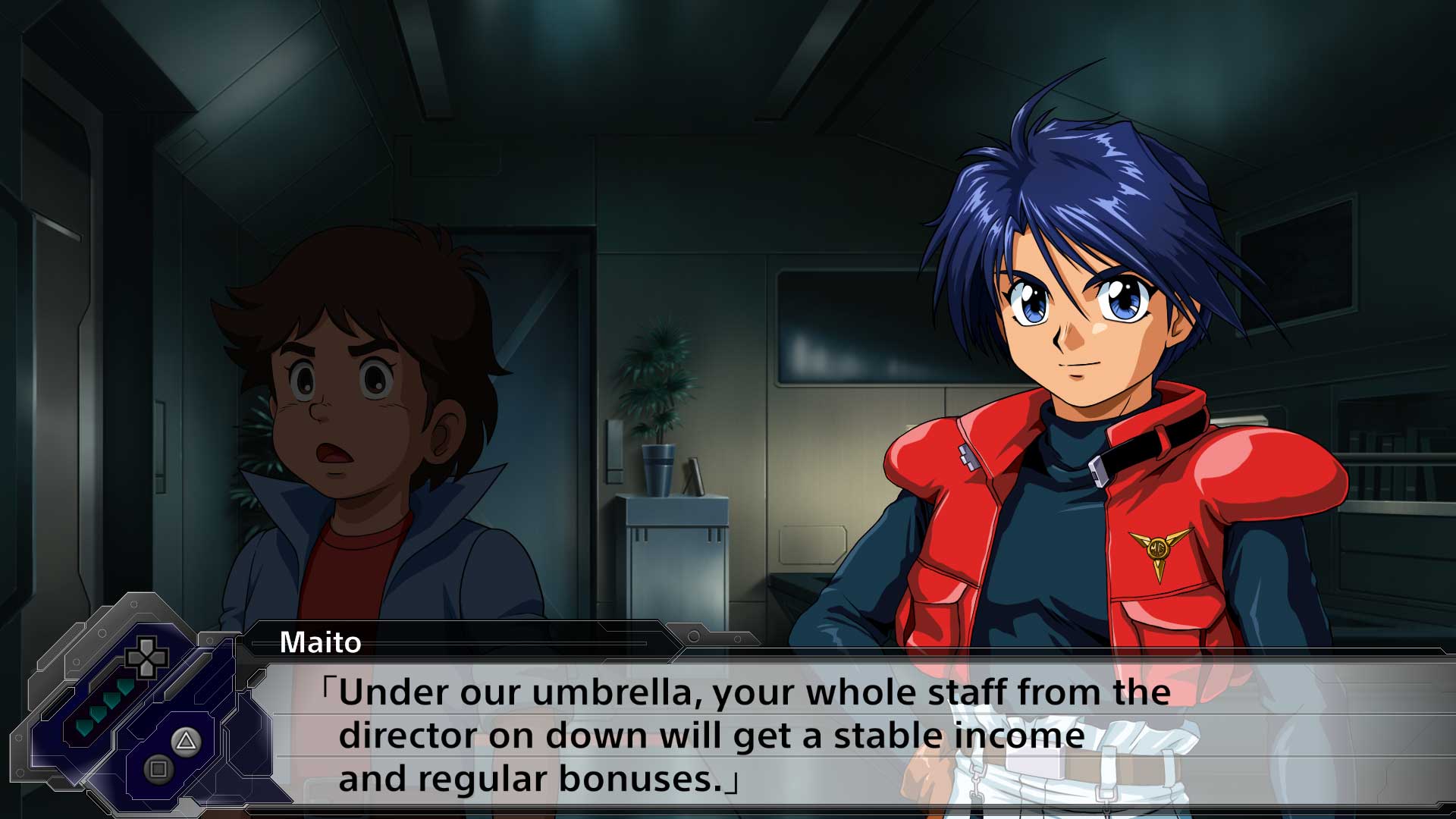This screenshot has width=1456, height=819.
Task: Select the up arrow of the D-pad
Action: pos(146,644)
